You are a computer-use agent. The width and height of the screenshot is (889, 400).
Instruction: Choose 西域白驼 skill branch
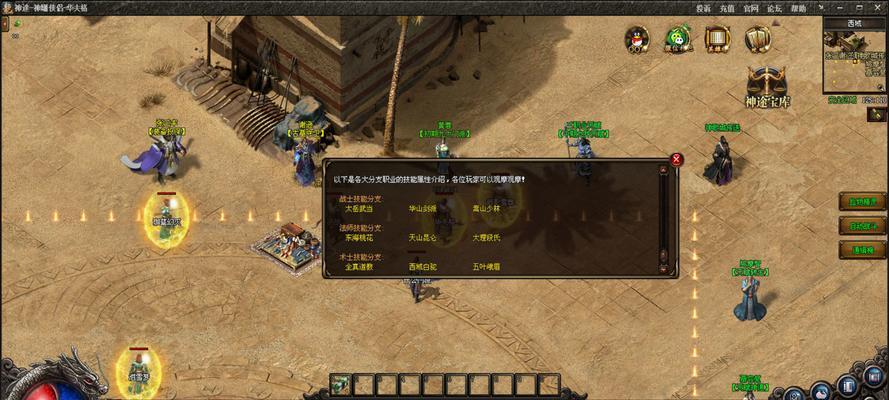pos(422,267)
